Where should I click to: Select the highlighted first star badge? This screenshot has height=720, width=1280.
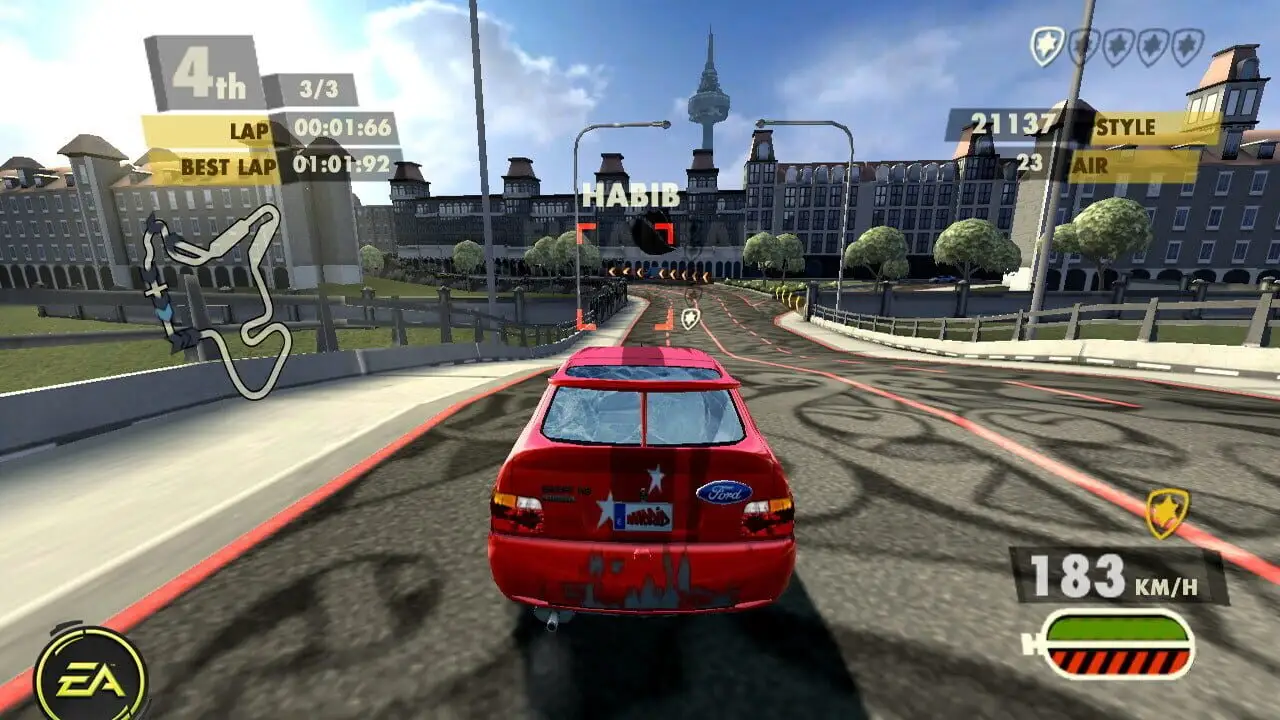coord(1047,47)
